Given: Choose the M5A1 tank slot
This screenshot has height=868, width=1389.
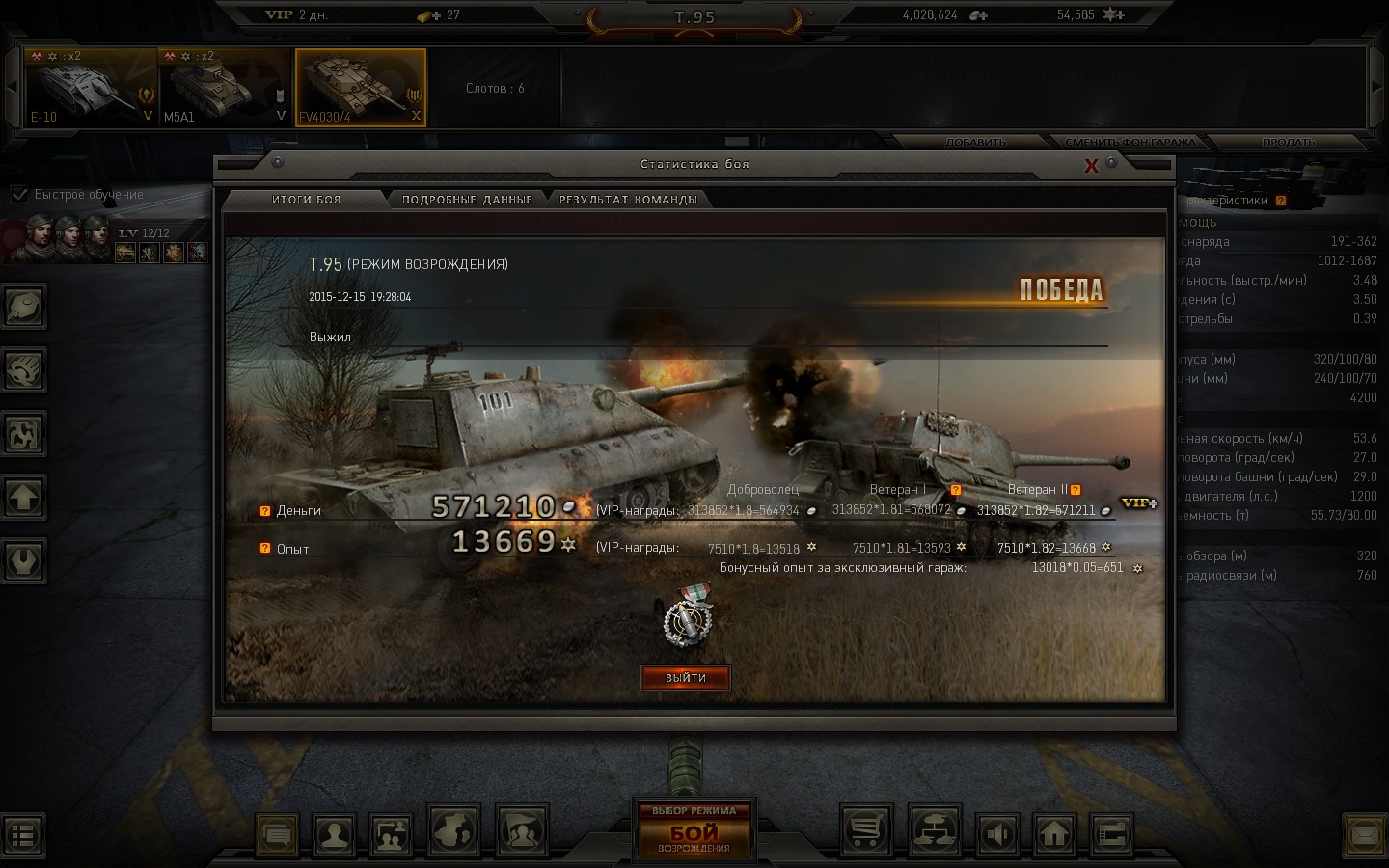Looking at the screenshot, I should pyautogui.click(x=225, y=88).
